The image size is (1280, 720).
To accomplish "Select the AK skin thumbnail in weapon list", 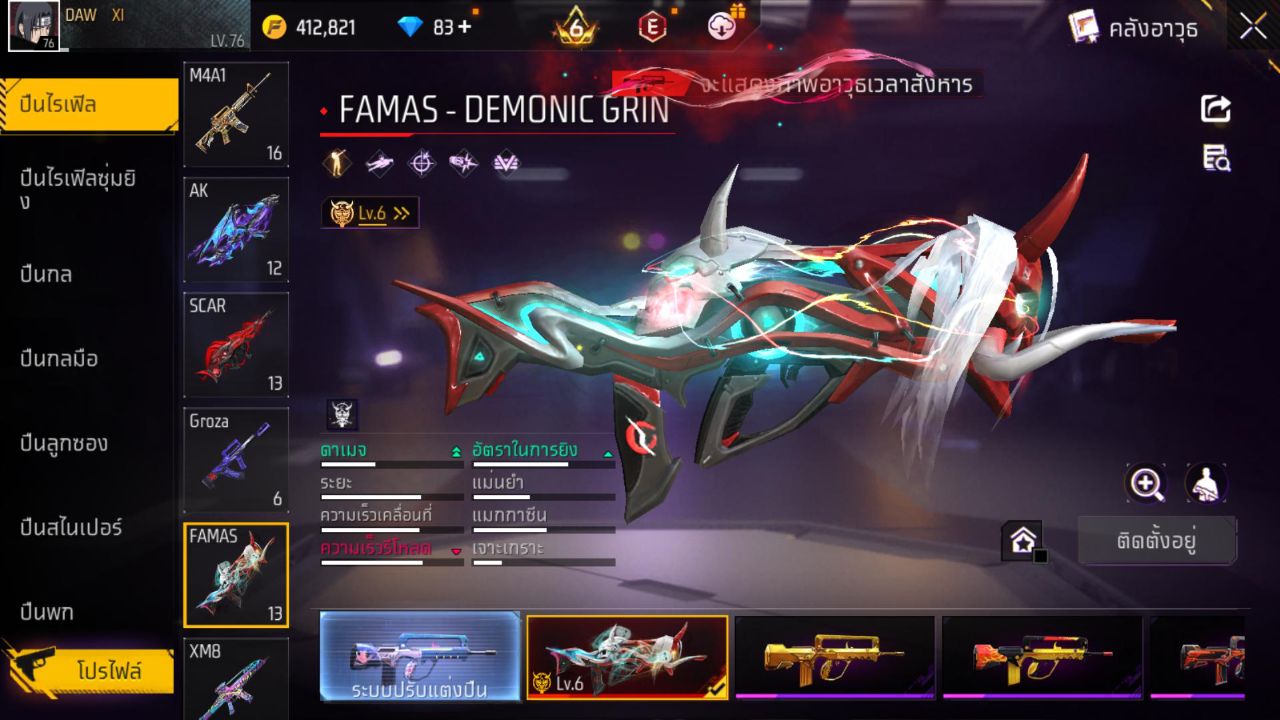I will pyautogui.click(x=235, y=230).
